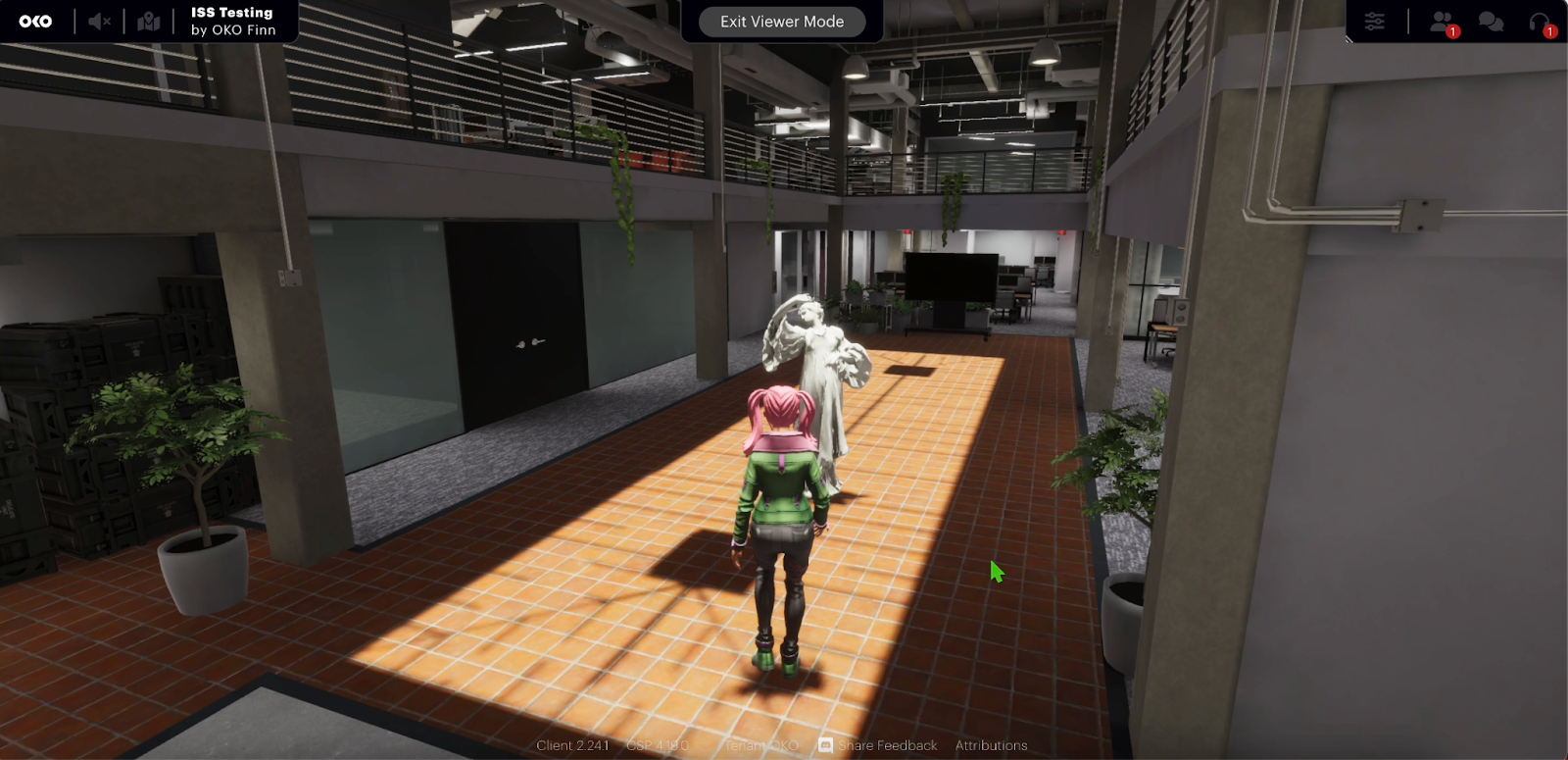This screenshot has width=1568, height=760.
Task: Open the map pin icon
Action: (x=149, y=21)
